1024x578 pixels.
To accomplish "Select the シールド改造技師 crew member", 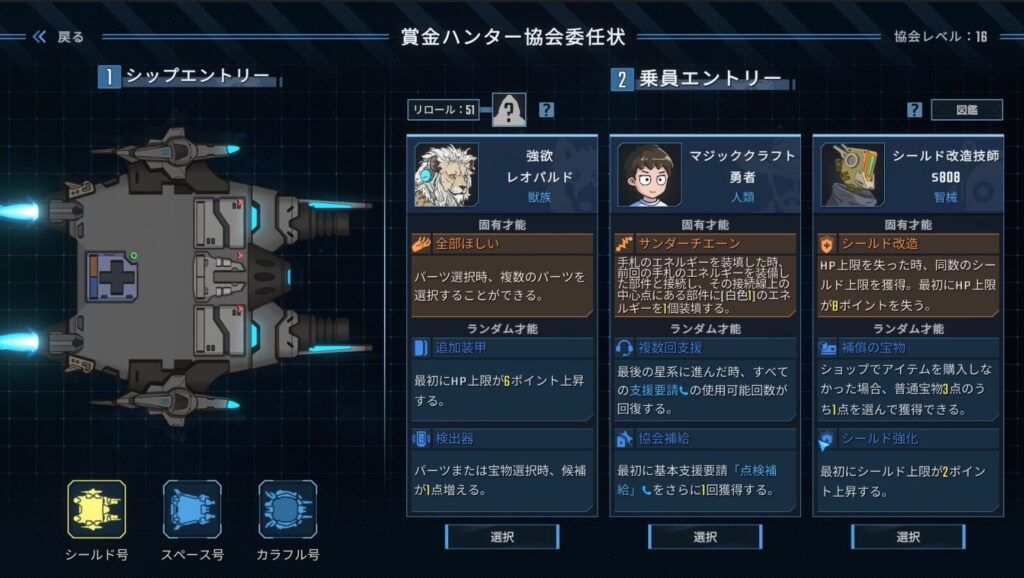I will click(908, 537).
